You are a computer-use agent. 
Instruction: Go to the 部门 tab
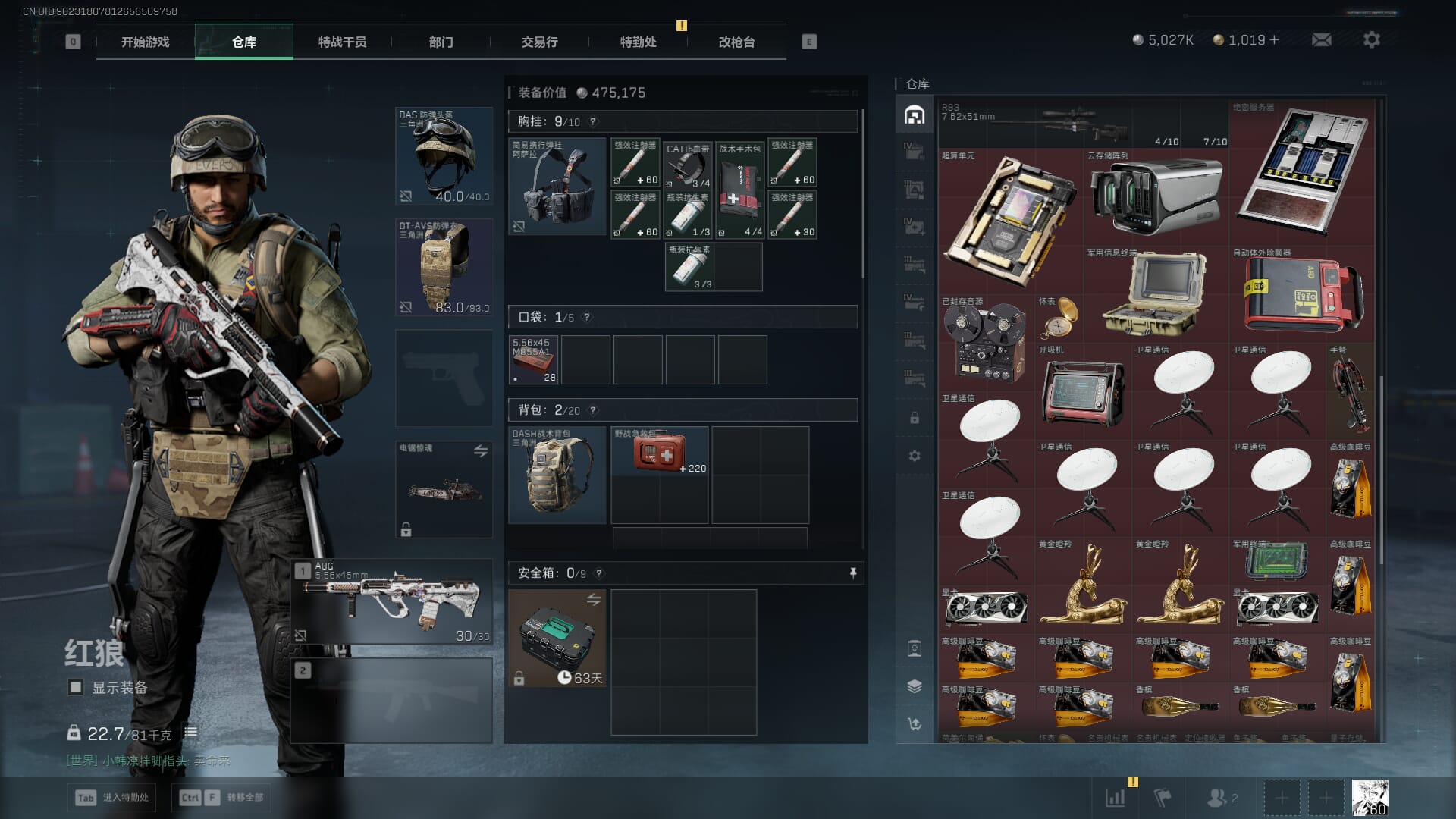(441, 42)
